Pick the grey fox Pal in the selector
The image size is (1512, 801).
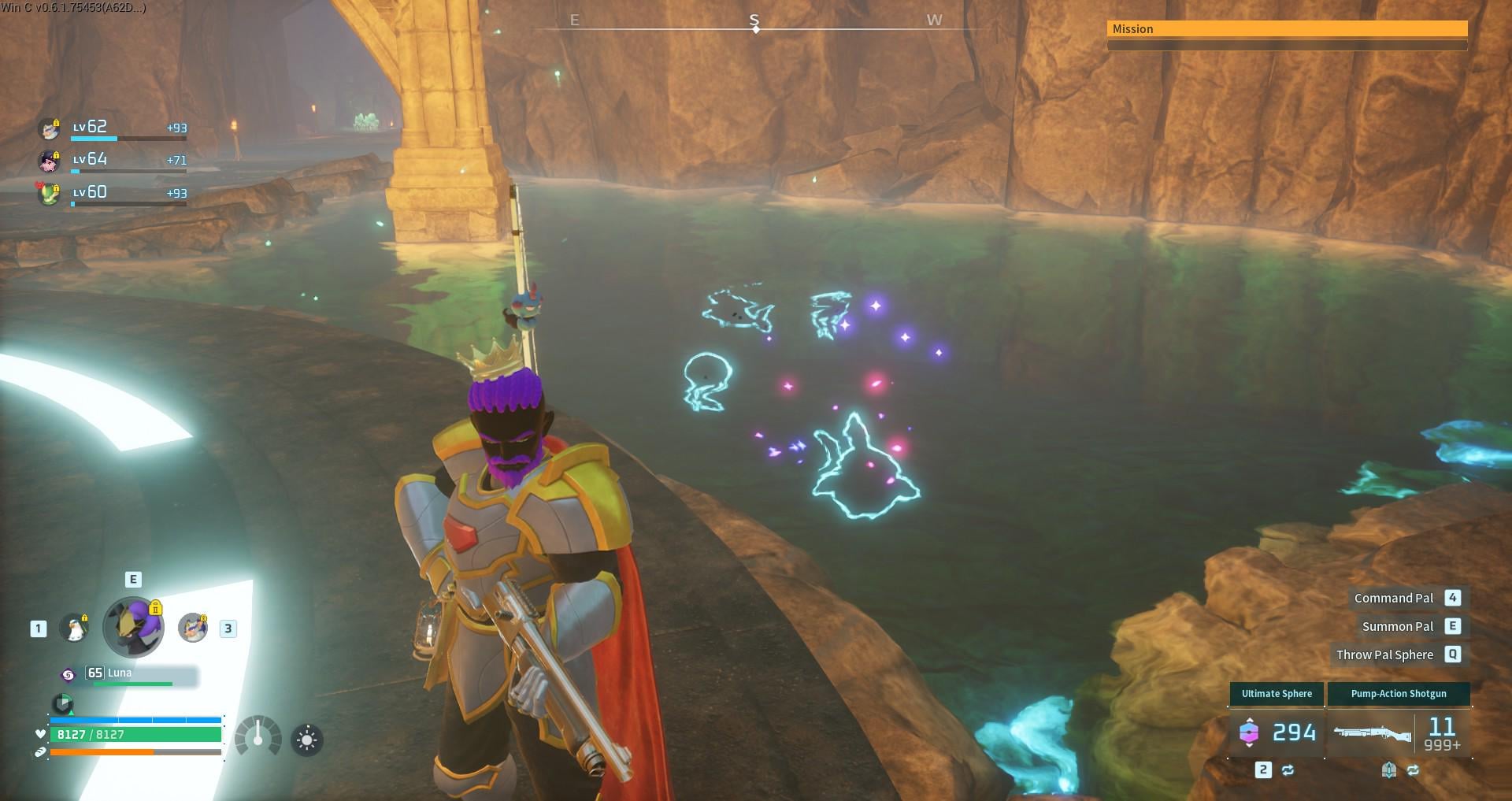tap(192, 628)
